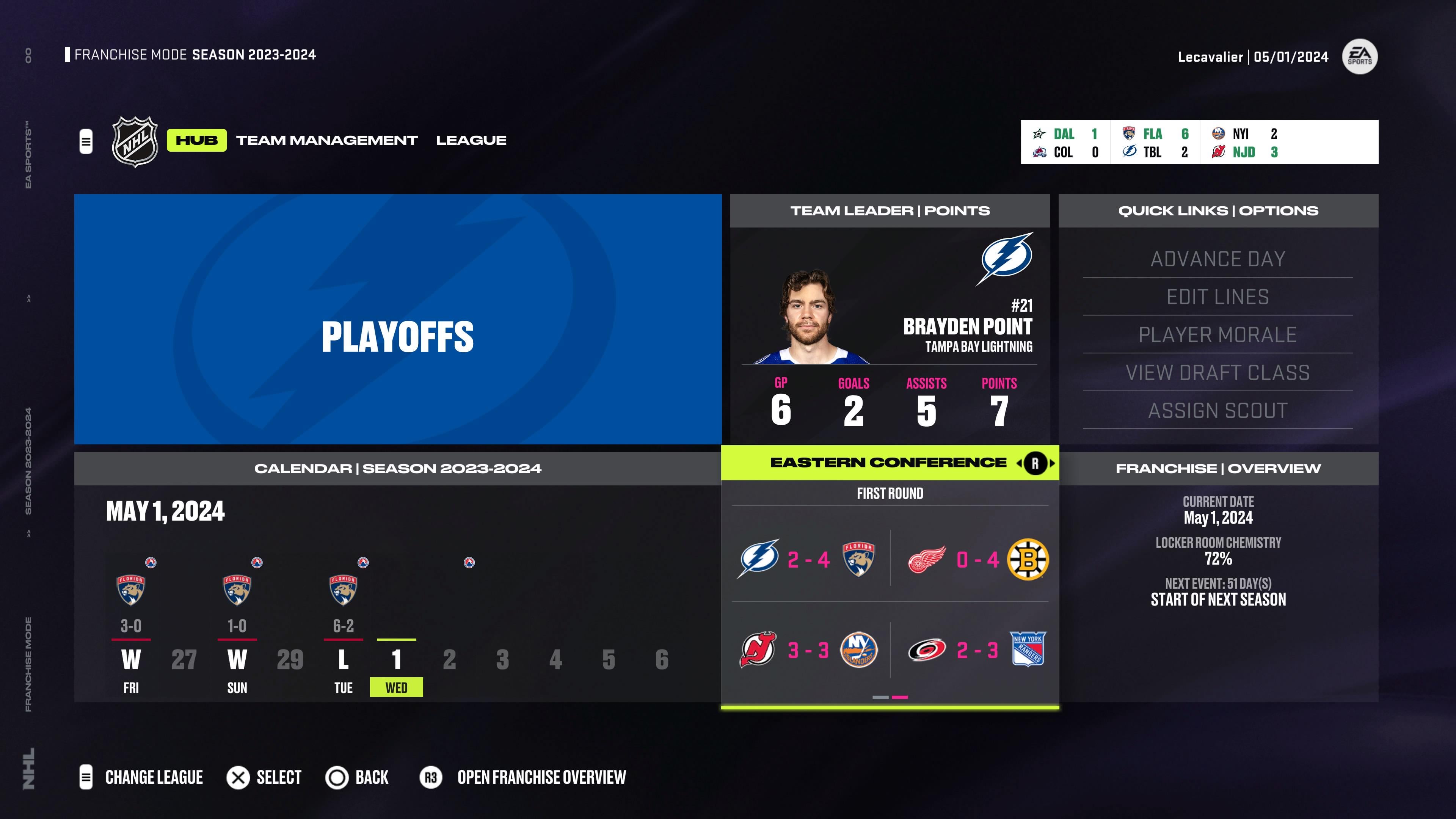Open View Draft Class
The image size is (1456, 819).
click(1218, 372)
